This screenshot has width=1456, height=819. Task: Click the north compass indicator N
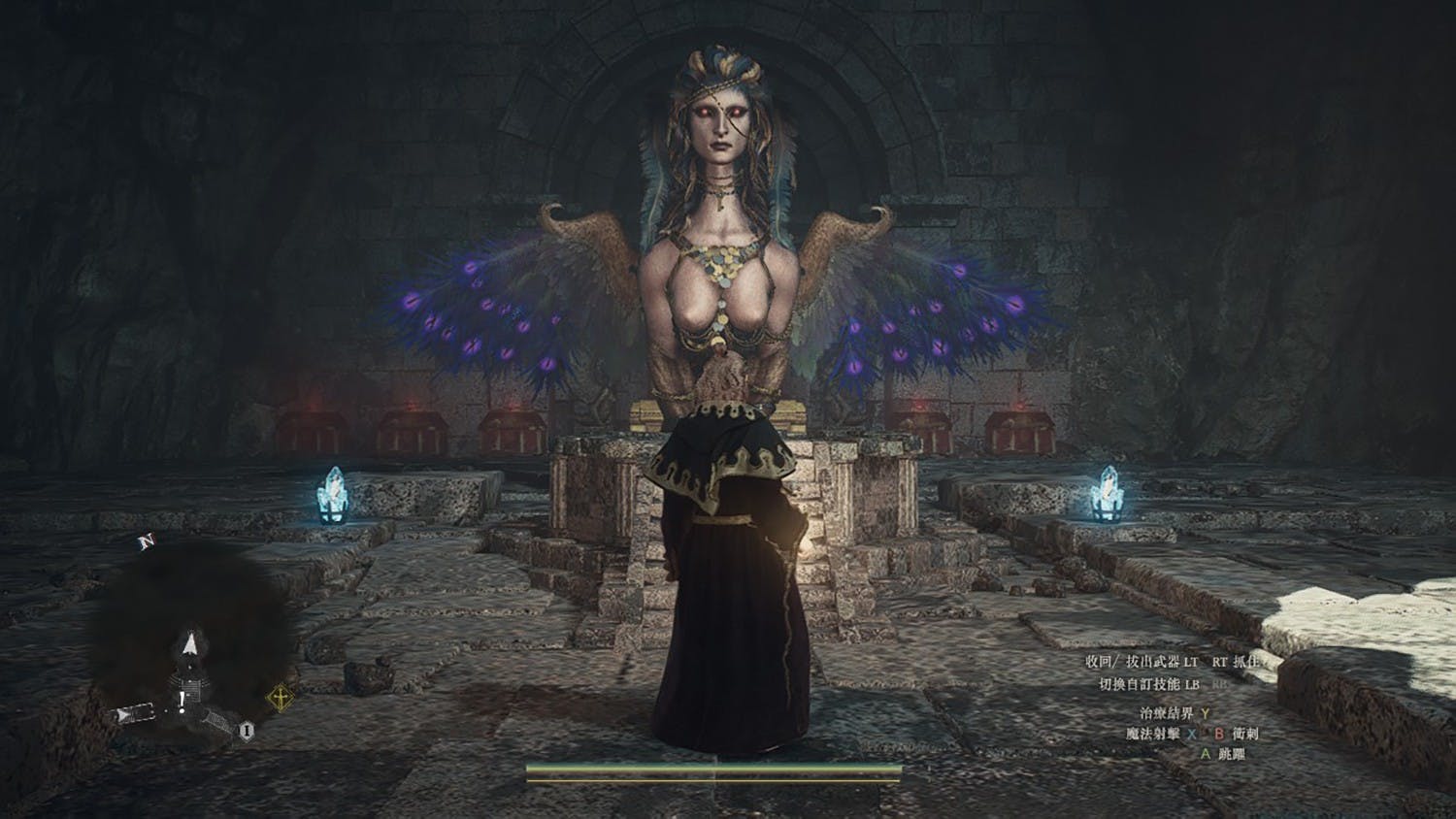coord(147,541)
